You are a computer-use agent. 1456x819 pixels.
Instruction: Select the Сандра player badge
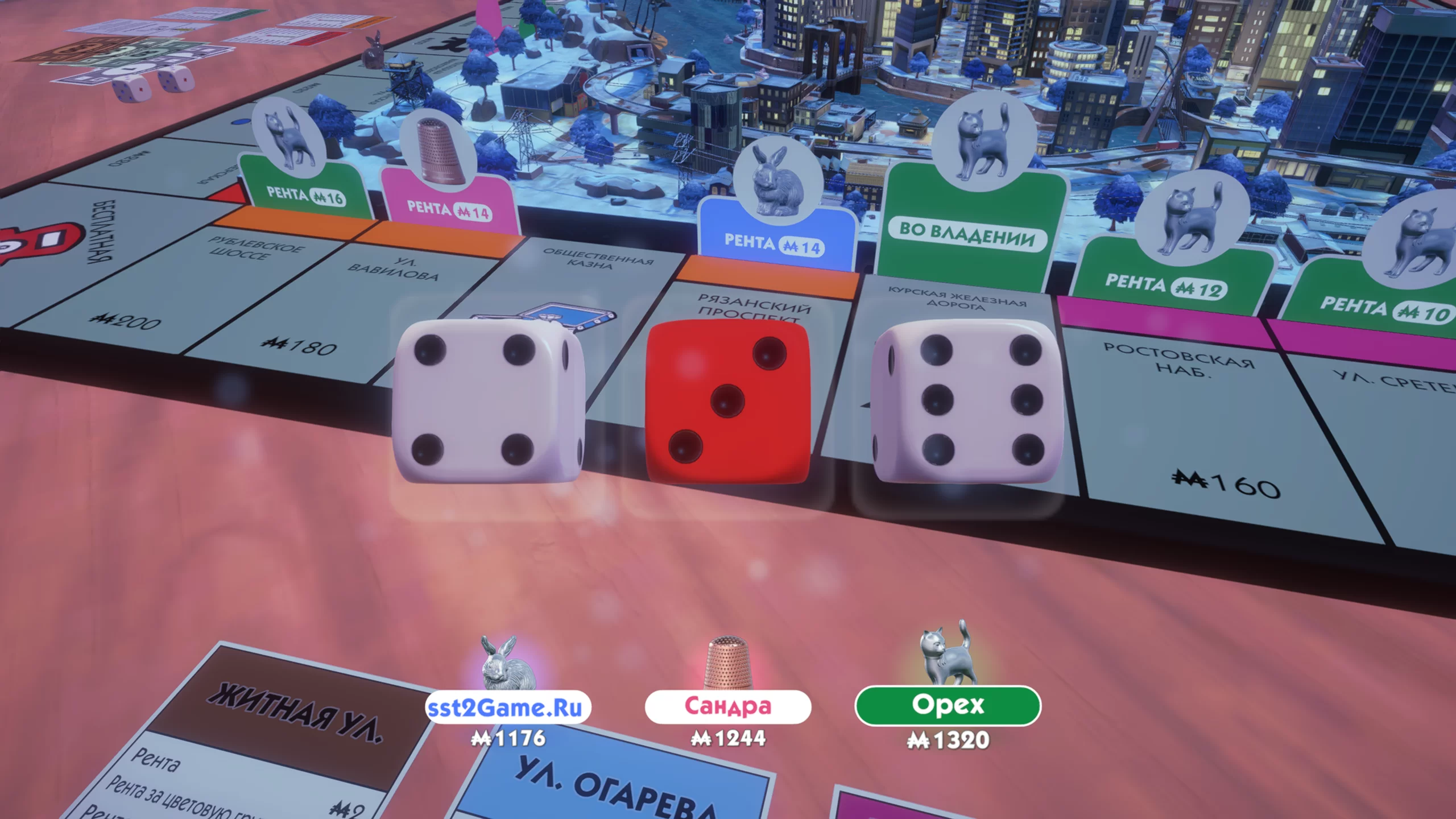click(x=727, y=706)
